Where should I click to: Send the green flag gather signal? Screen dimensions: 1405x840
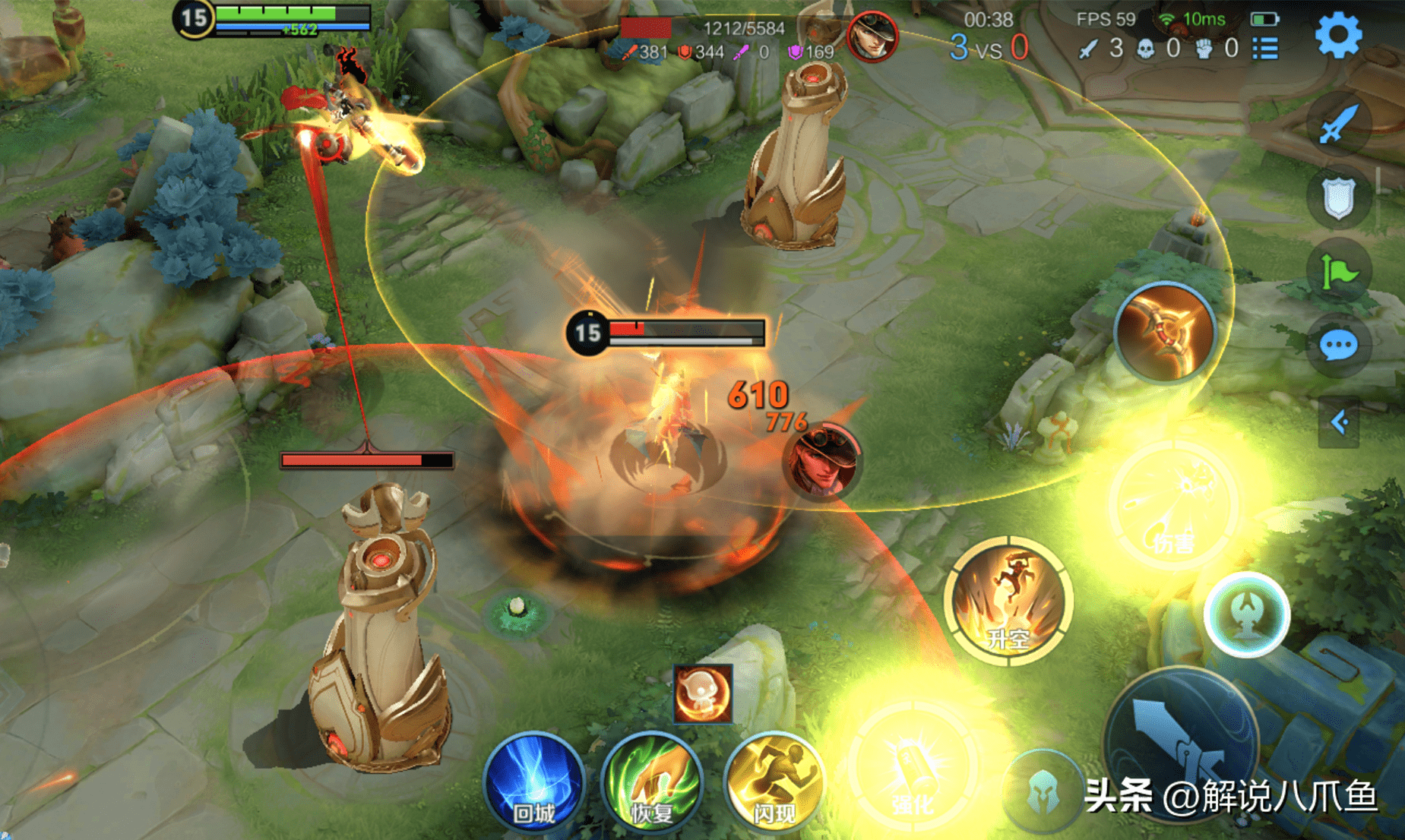point(1338,272)
